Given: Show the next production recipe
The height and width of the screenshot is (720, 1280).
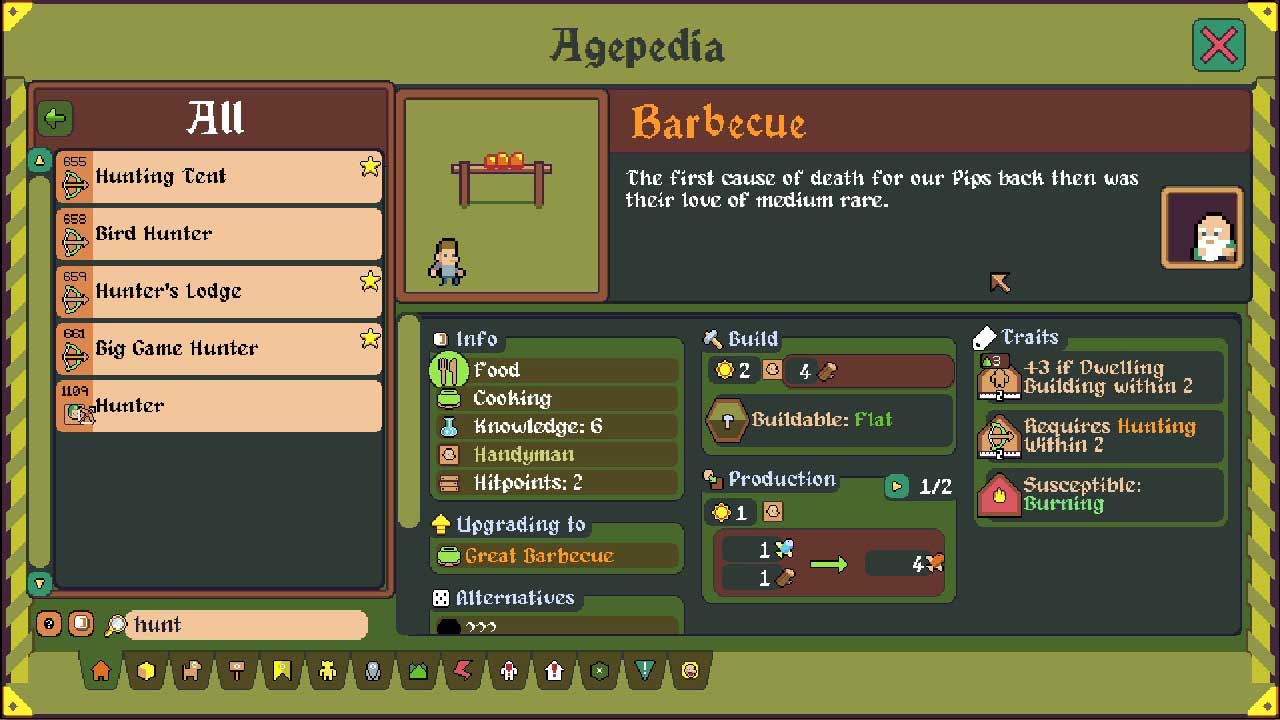Looking at the screenshot, I should [x=897, y=487].
